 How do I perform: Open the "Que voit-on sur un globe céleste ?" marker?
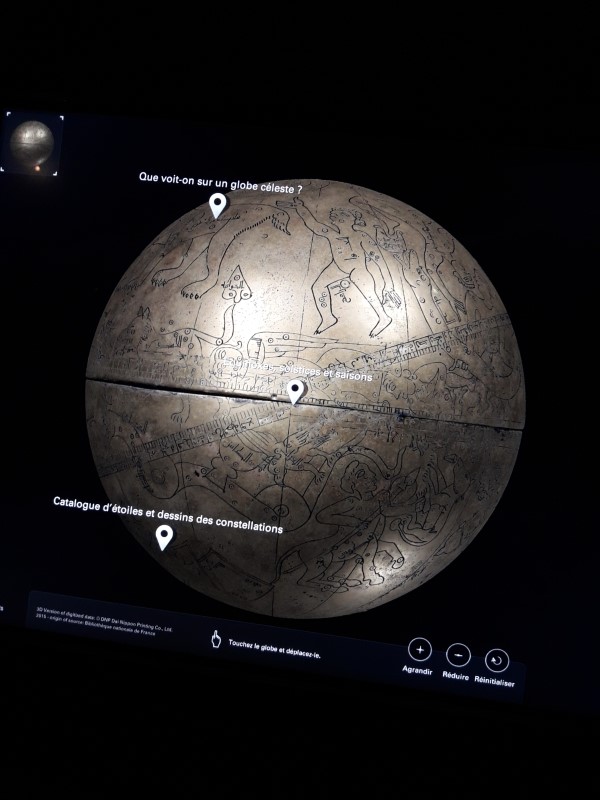(217, 205)
